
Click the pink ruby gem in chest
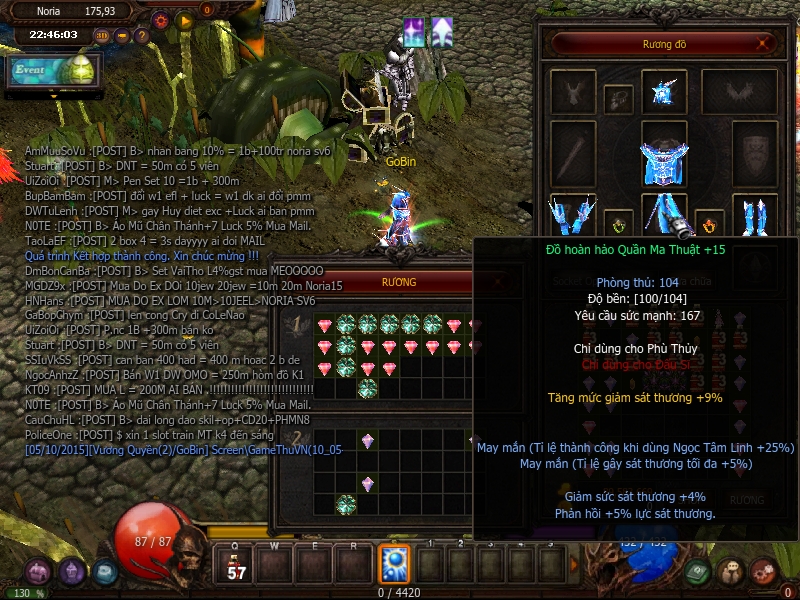pyautogui.click(x=324, y=326)
